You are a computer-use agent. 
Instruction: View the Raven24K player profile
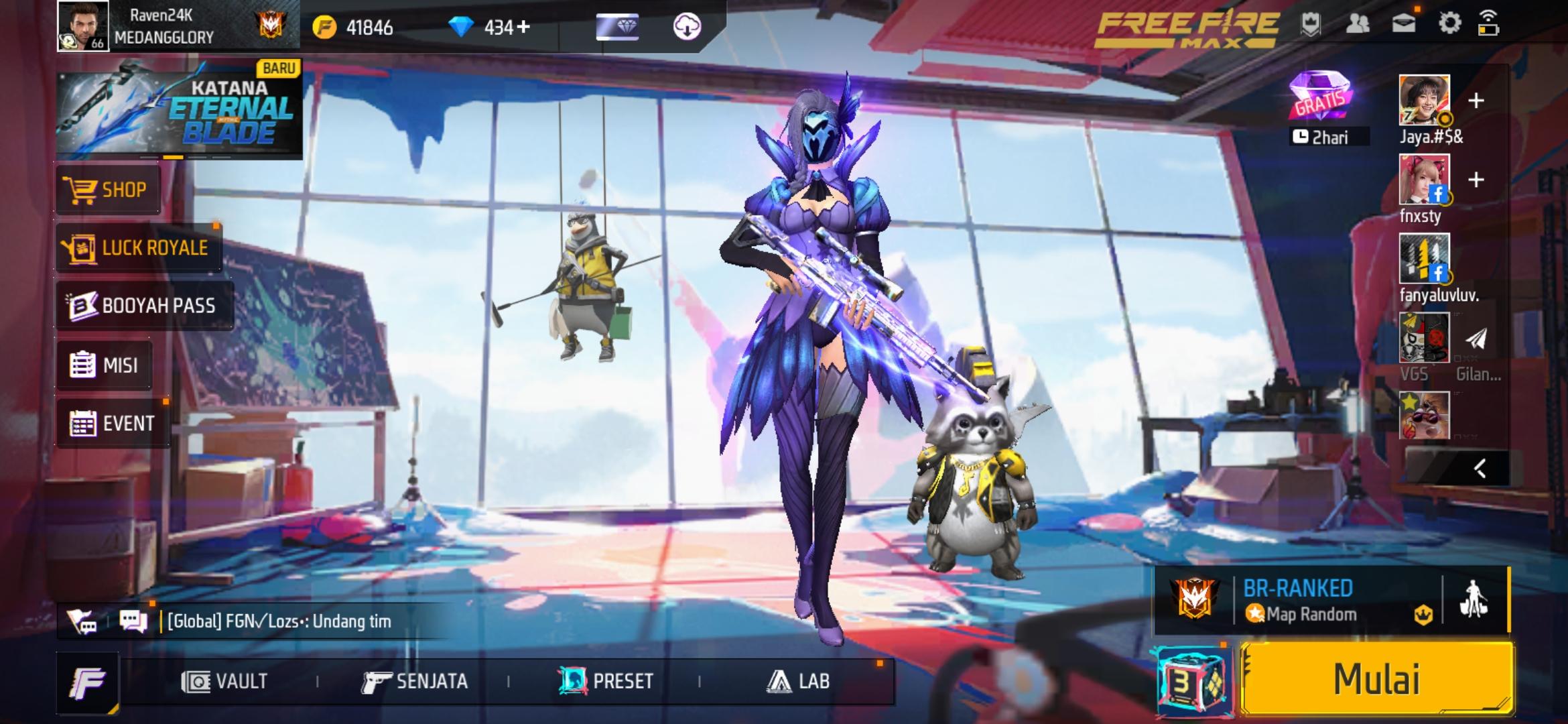83,26
